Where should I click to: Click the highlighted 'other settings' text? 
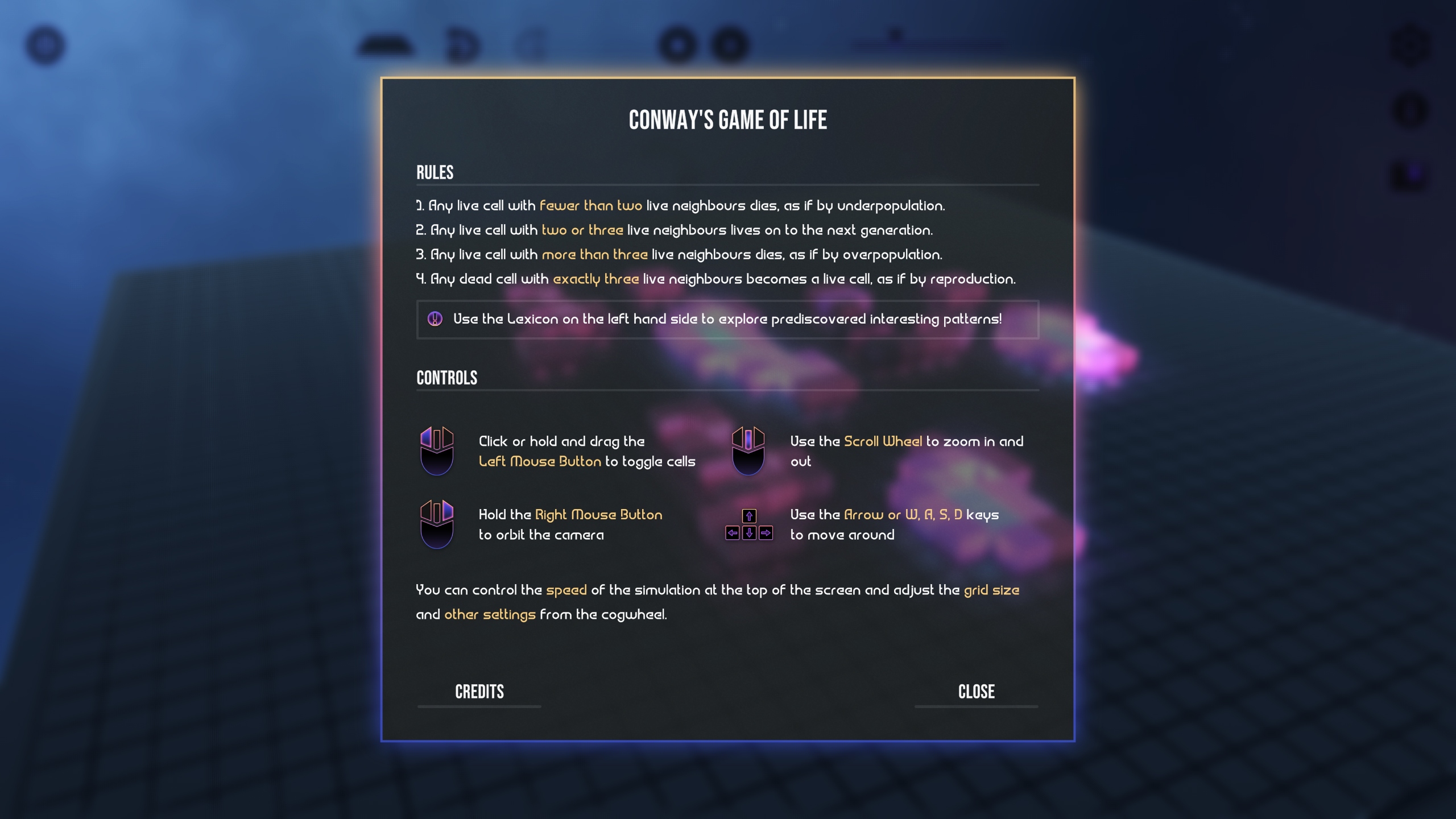pos(490,615)
